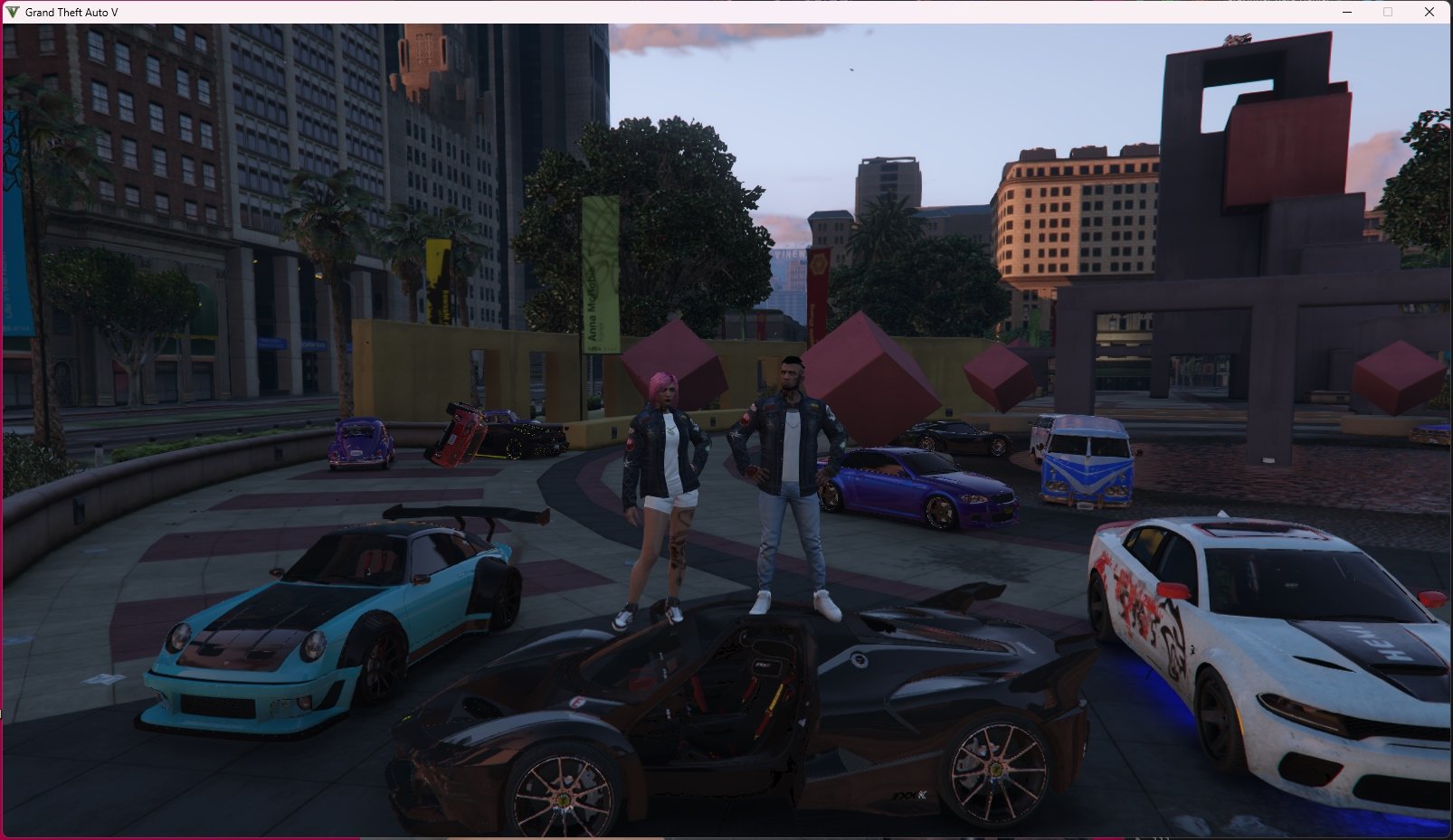Minimize the Grand Theft Auto V window
The height and width of the screenshot is (840, 1453).
(x=1347, y=12)
